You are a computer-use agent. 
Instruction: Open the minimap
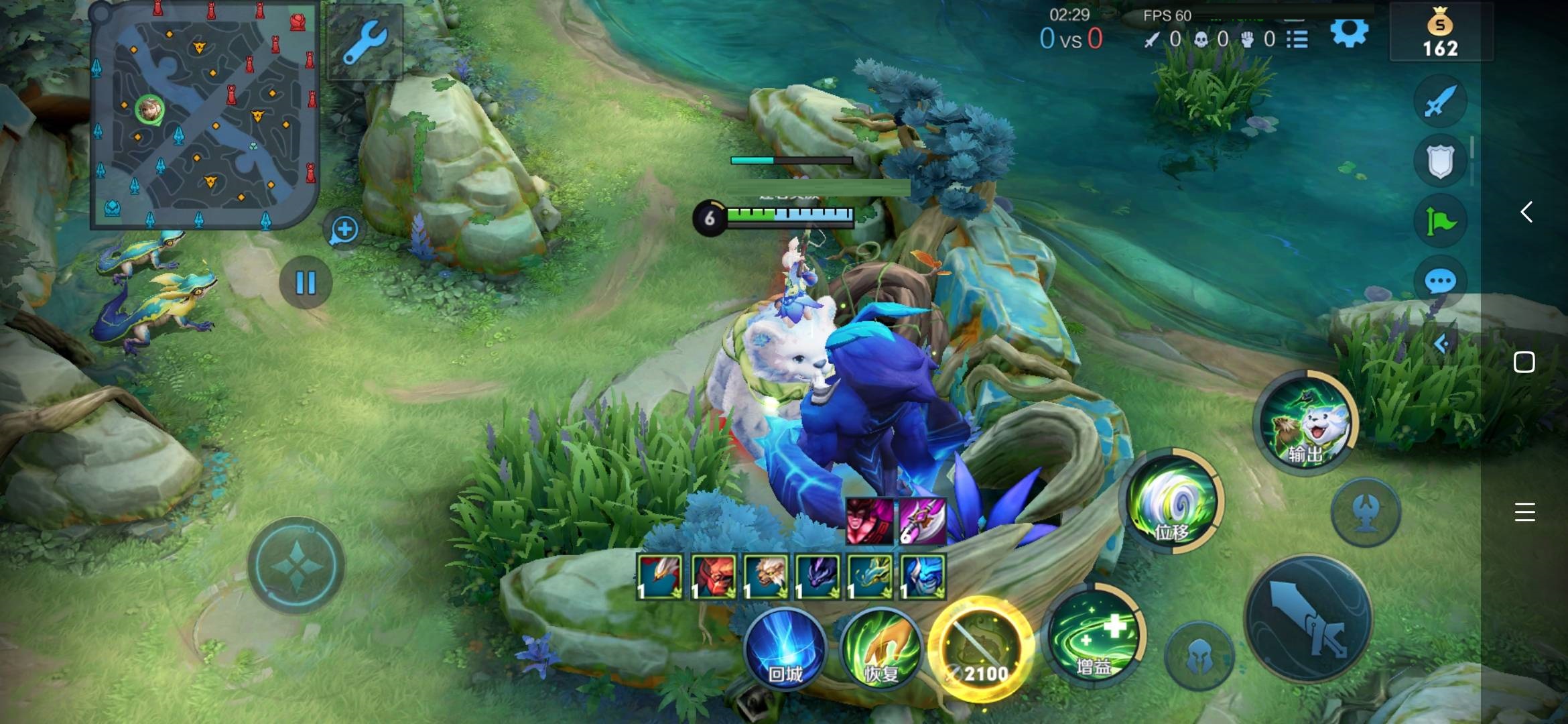[204, 115]
